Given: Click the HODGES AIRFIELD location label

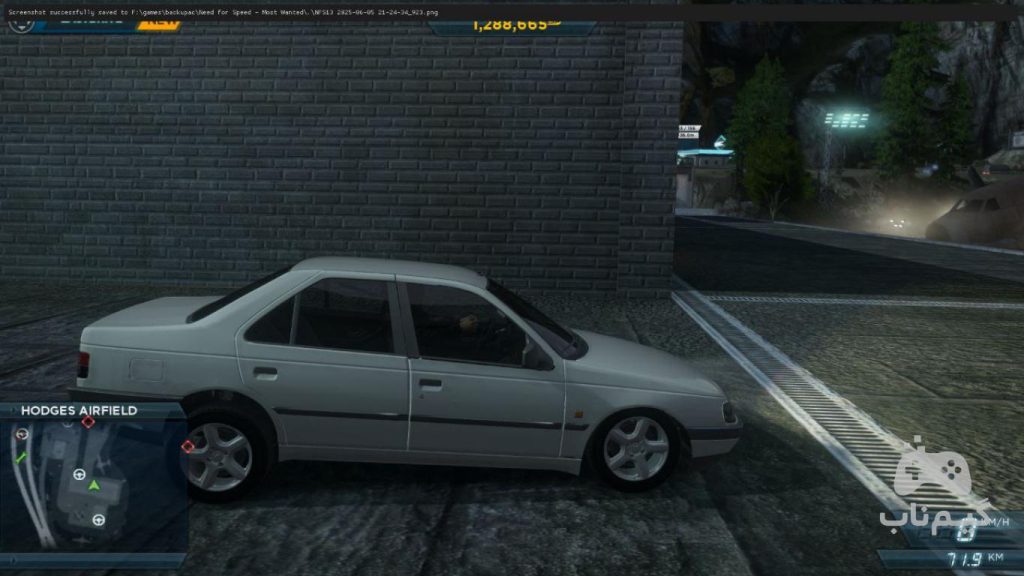Looking at the screenshot, I should tap(79, 410).
